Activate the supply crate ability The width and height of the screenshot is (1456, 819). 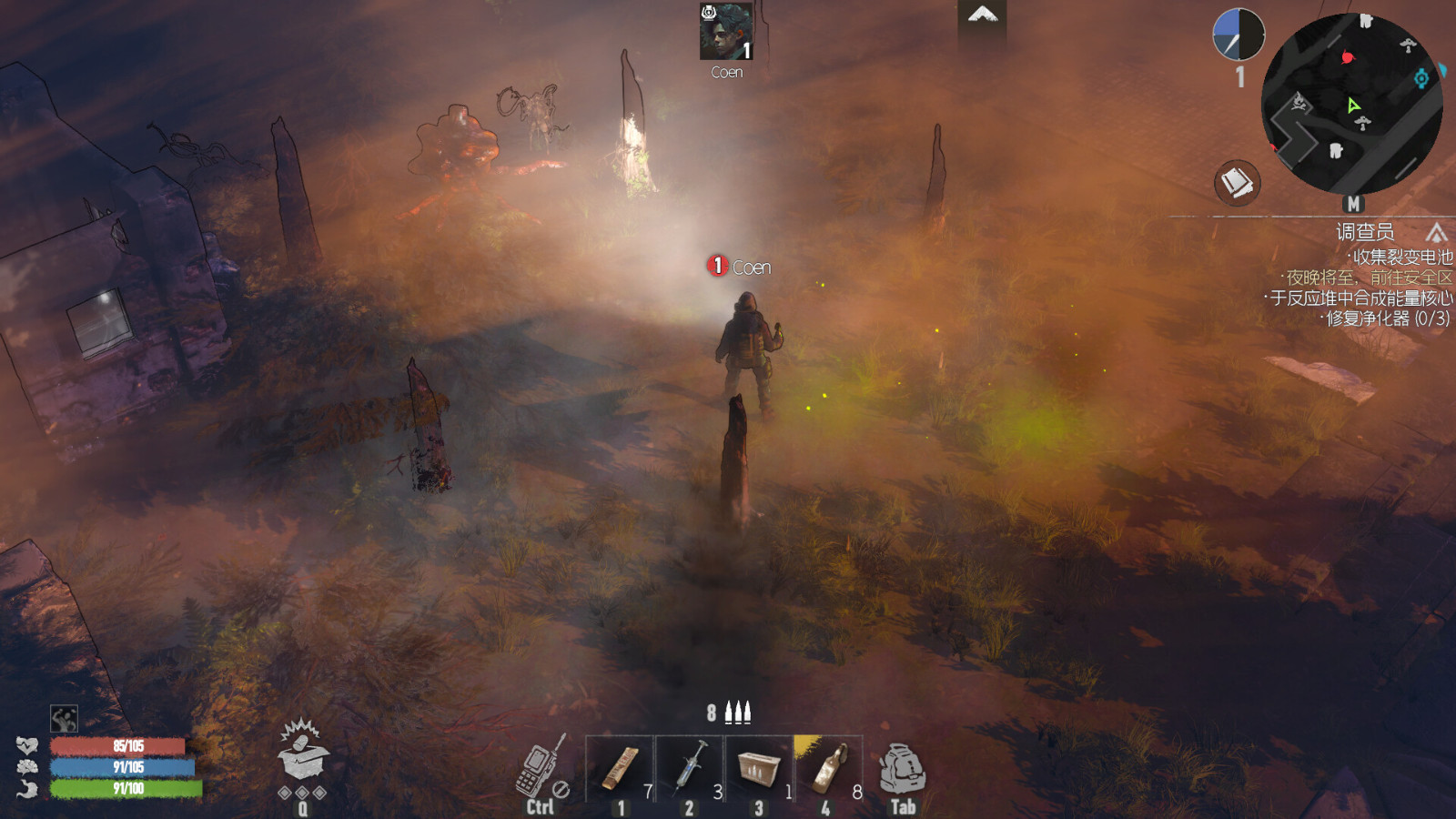tap(302, 753)
